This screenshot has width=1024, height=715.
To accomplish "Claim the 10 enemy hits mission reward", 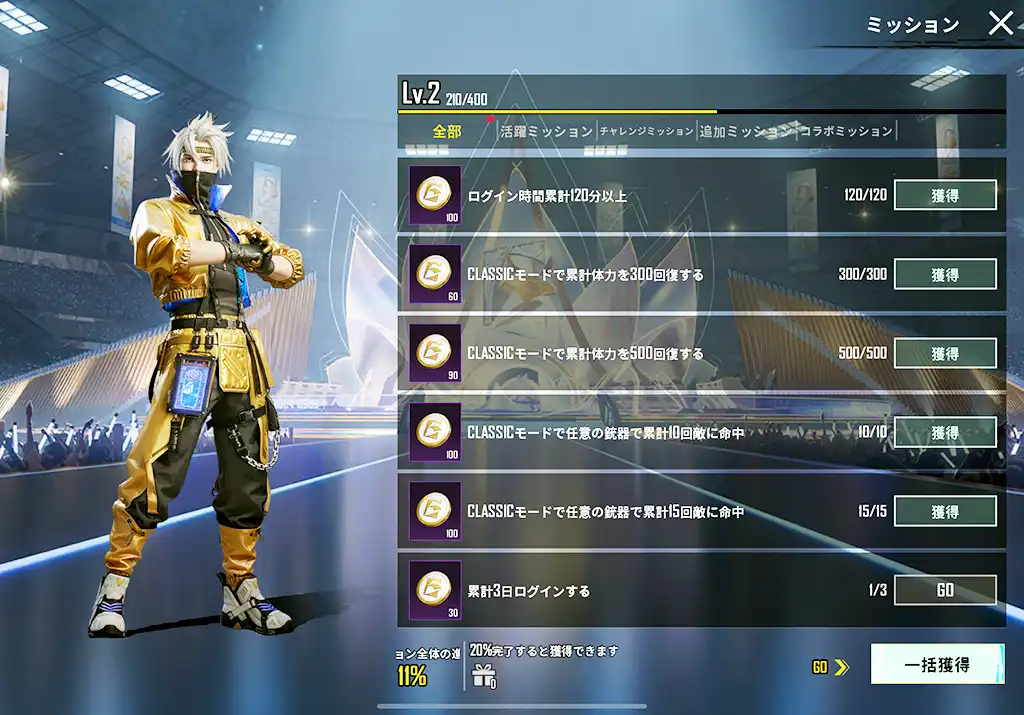I will click(x=944, y=432).
